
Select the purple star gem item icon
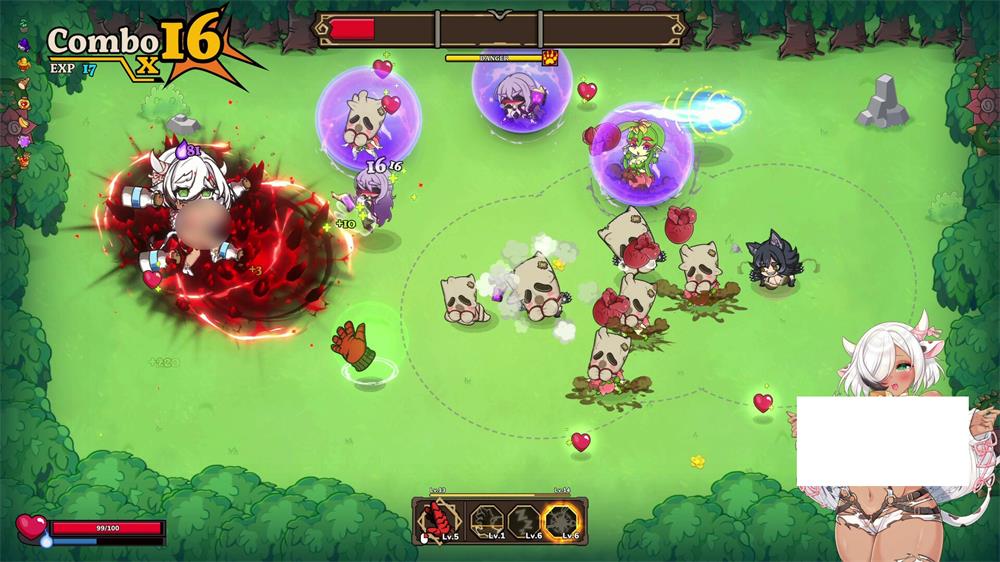click(23, 143)
